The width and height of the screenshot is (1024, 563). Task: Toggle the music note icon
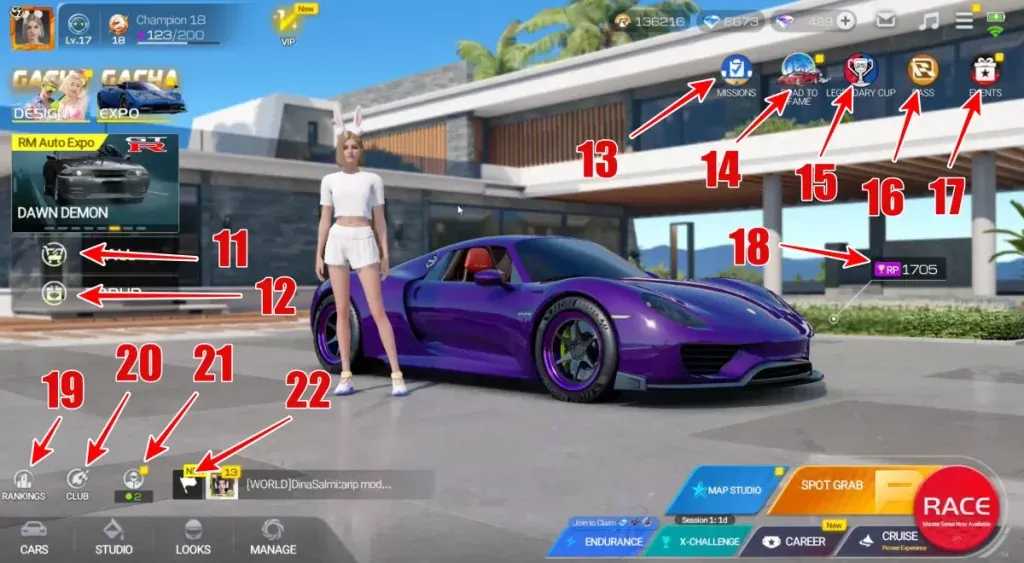929,20
